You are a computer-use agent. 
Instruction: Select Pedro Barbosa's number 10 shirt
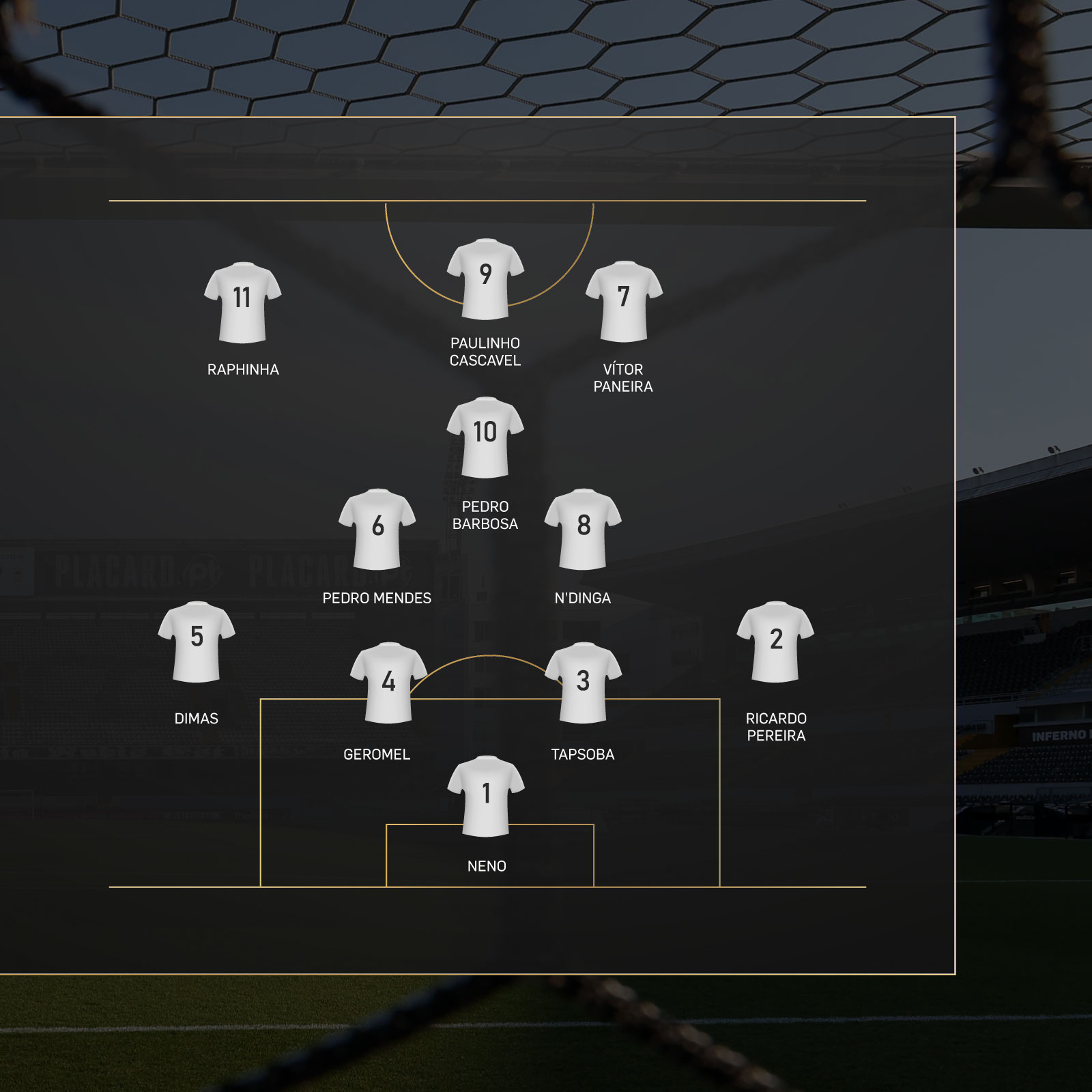click(x=485, y=437)
